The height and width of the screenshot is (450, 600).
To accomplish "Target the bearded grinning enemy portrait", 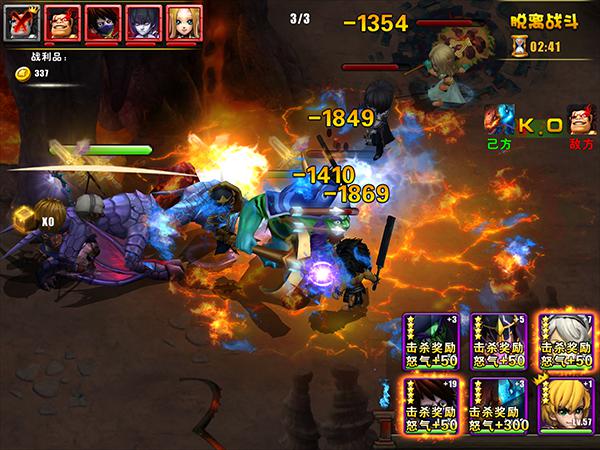I will pos(63,22).
